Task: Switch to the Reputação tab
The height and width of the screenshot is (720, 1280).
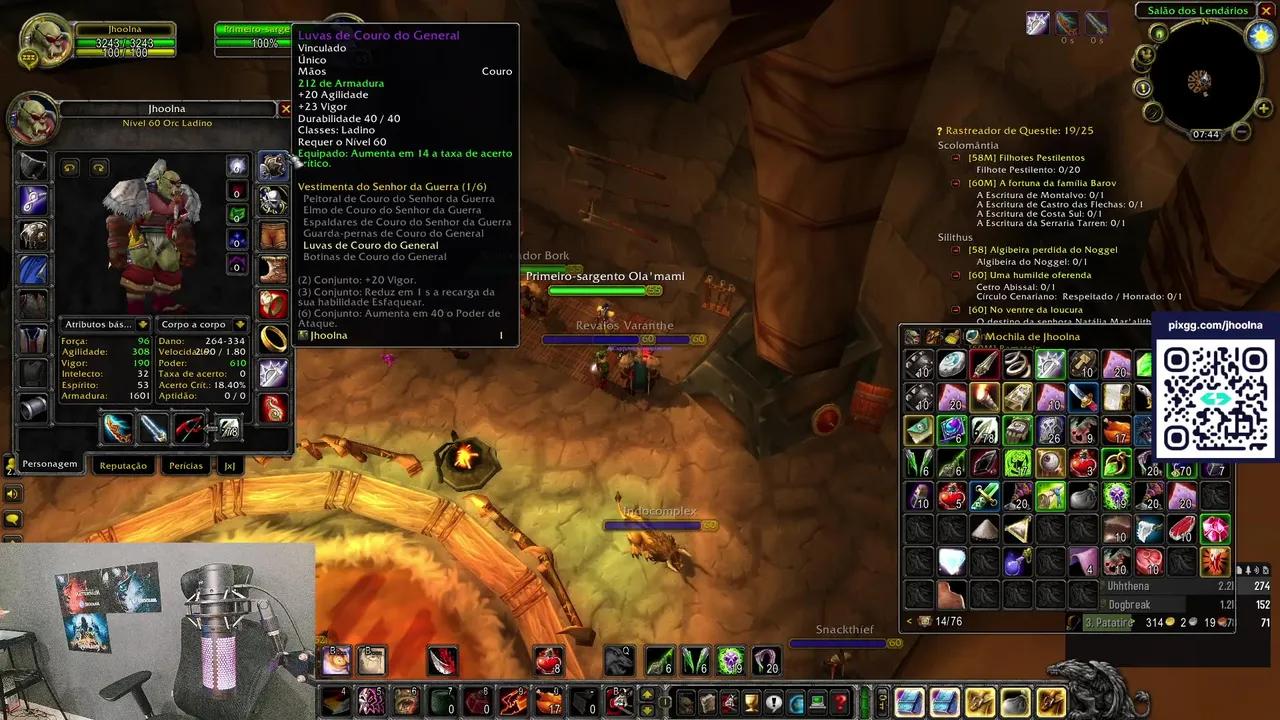Action: click(122, 465)
